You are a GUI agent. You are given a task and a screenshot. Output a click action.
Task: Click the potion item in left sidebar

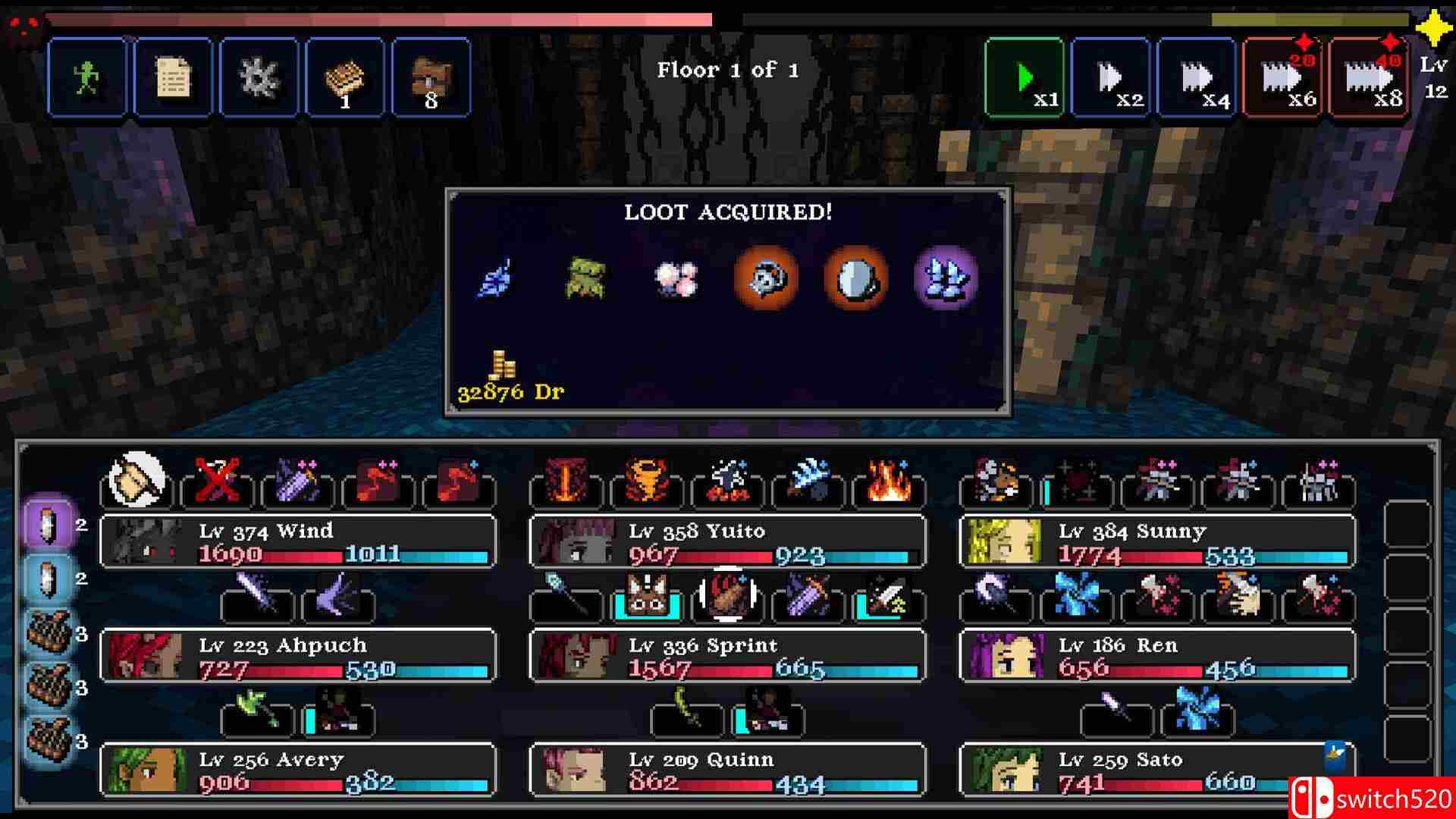tap(47, 523)
